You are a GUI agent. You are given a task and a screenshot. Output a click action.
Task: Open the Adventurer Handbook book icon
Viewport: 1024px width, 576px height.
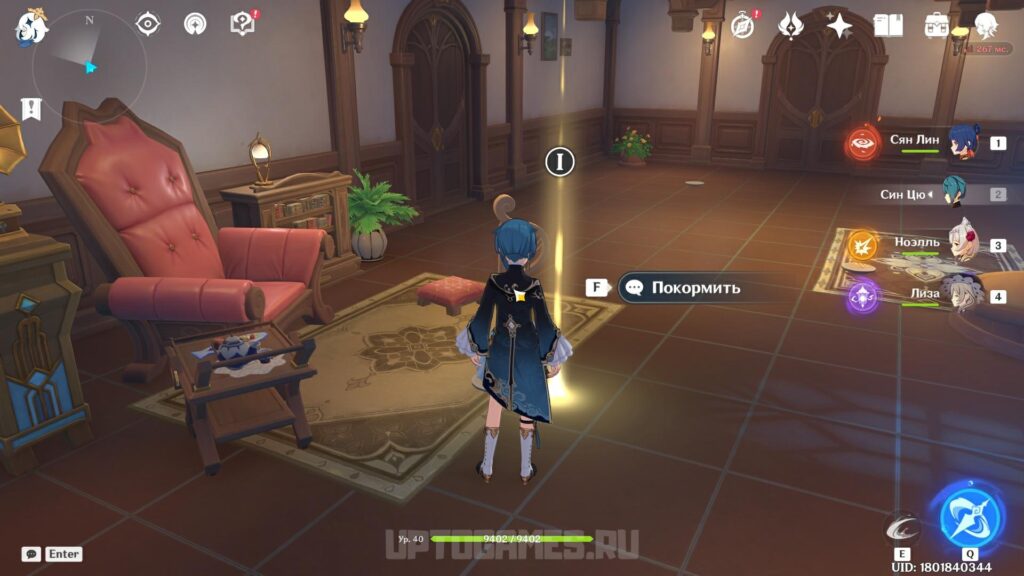click(888, 26)
